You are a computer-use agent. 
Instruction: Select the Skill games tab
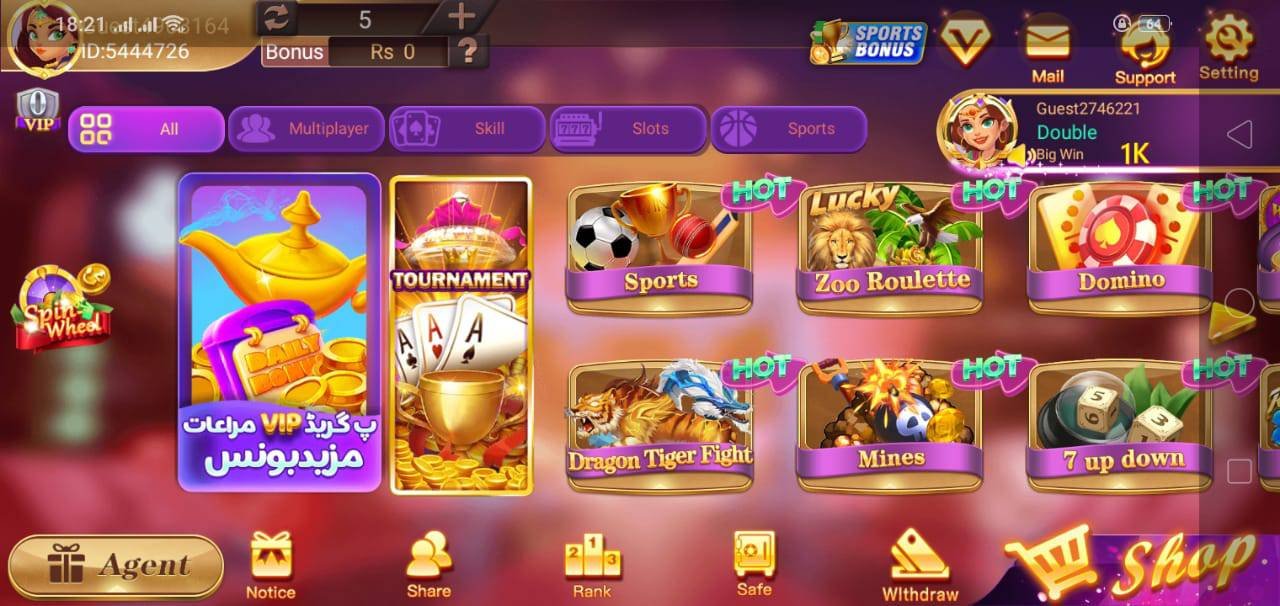tap(467, 129)
